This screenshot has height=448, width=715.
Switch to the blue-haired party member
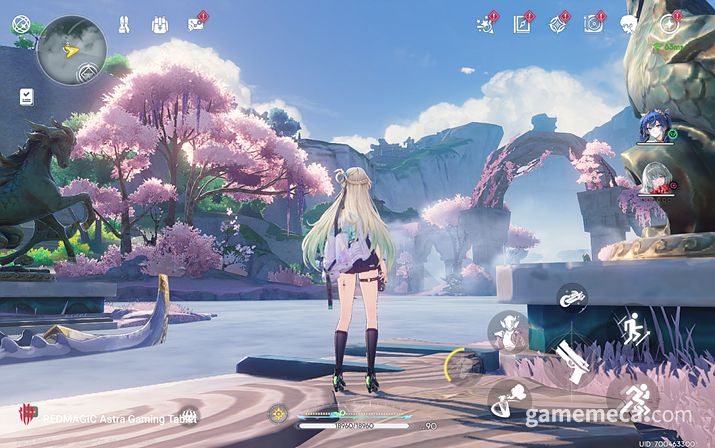click(656, 130)
